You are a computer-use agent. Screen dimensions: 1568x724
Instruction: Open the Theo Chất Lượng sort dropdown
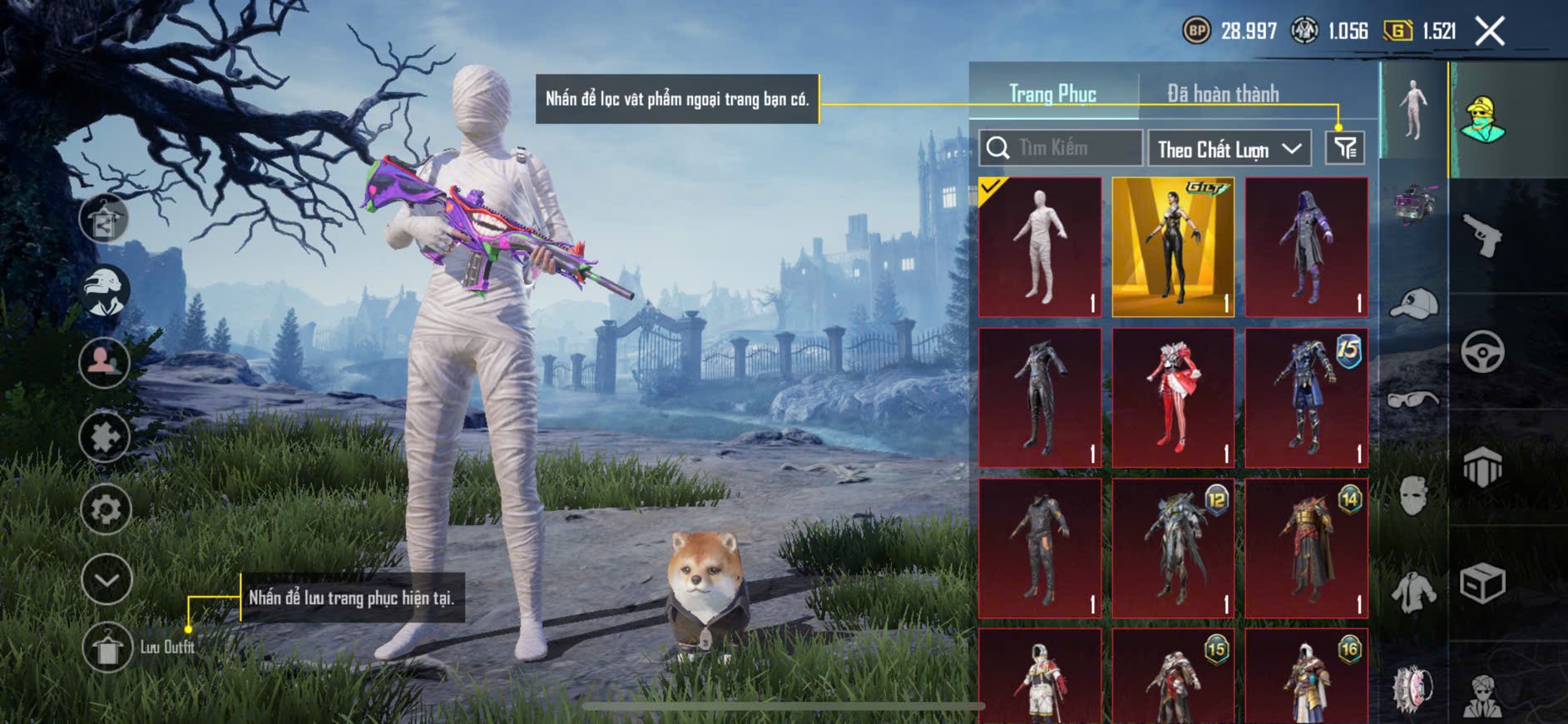pyautogui.click(x=1229, y=149)
